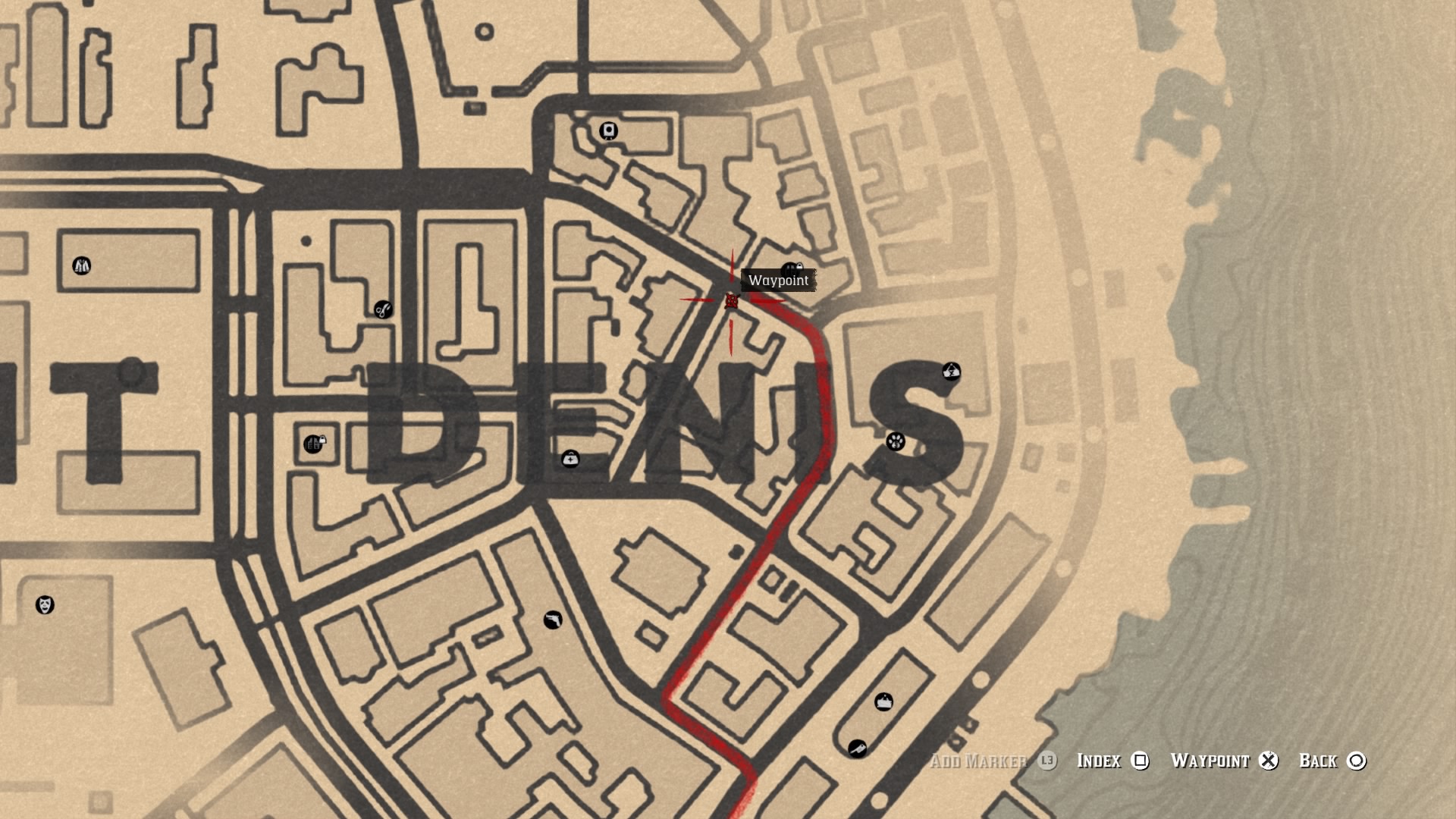The image size is (1456, 819).
Task: Select the doctor's medical bag icon
Action: pyautogui.click(x=571, y=459)
